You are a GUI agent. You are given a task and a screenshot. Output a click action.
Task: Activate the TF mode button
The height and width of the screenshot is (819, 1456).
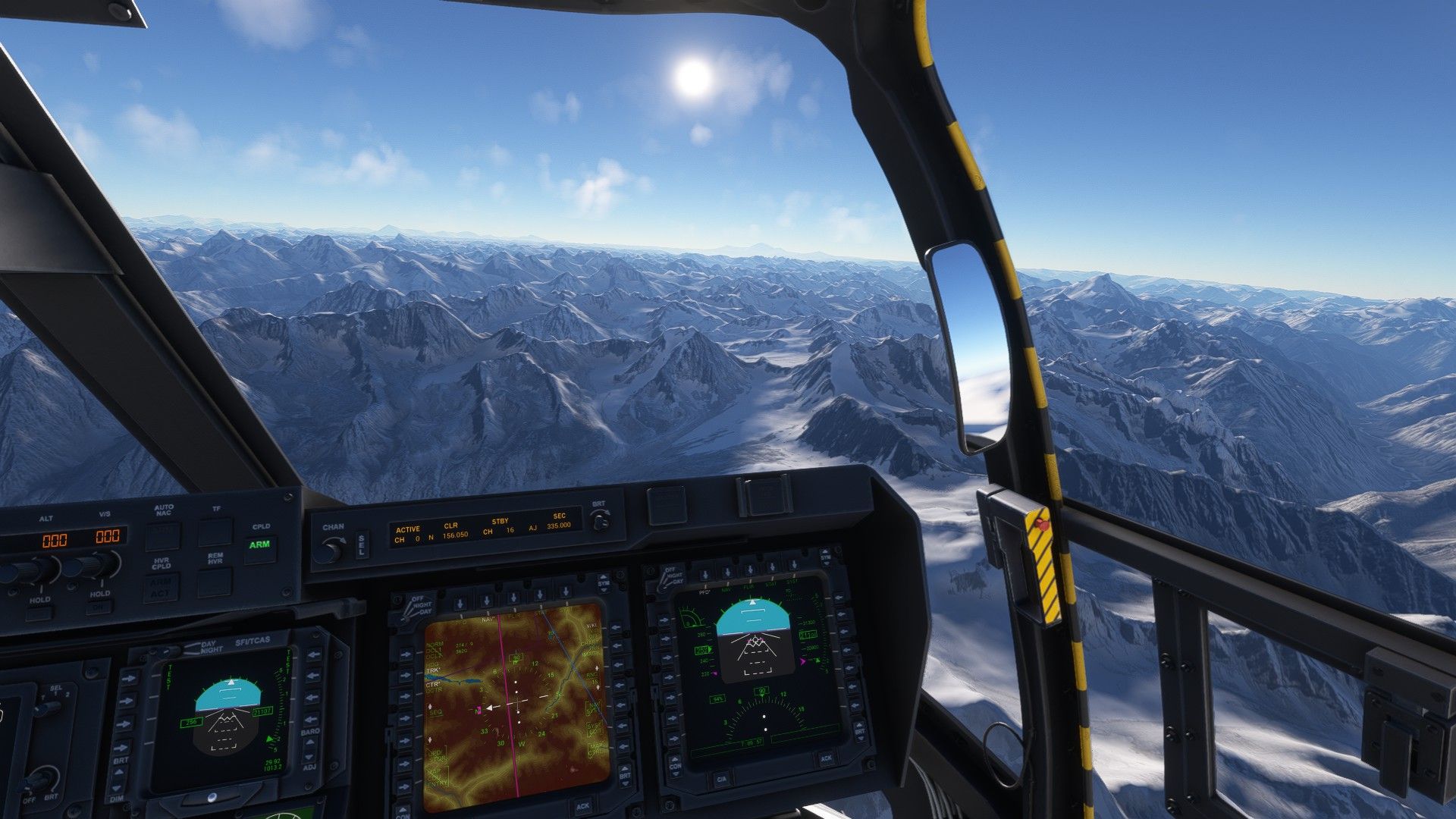[216, 532]
